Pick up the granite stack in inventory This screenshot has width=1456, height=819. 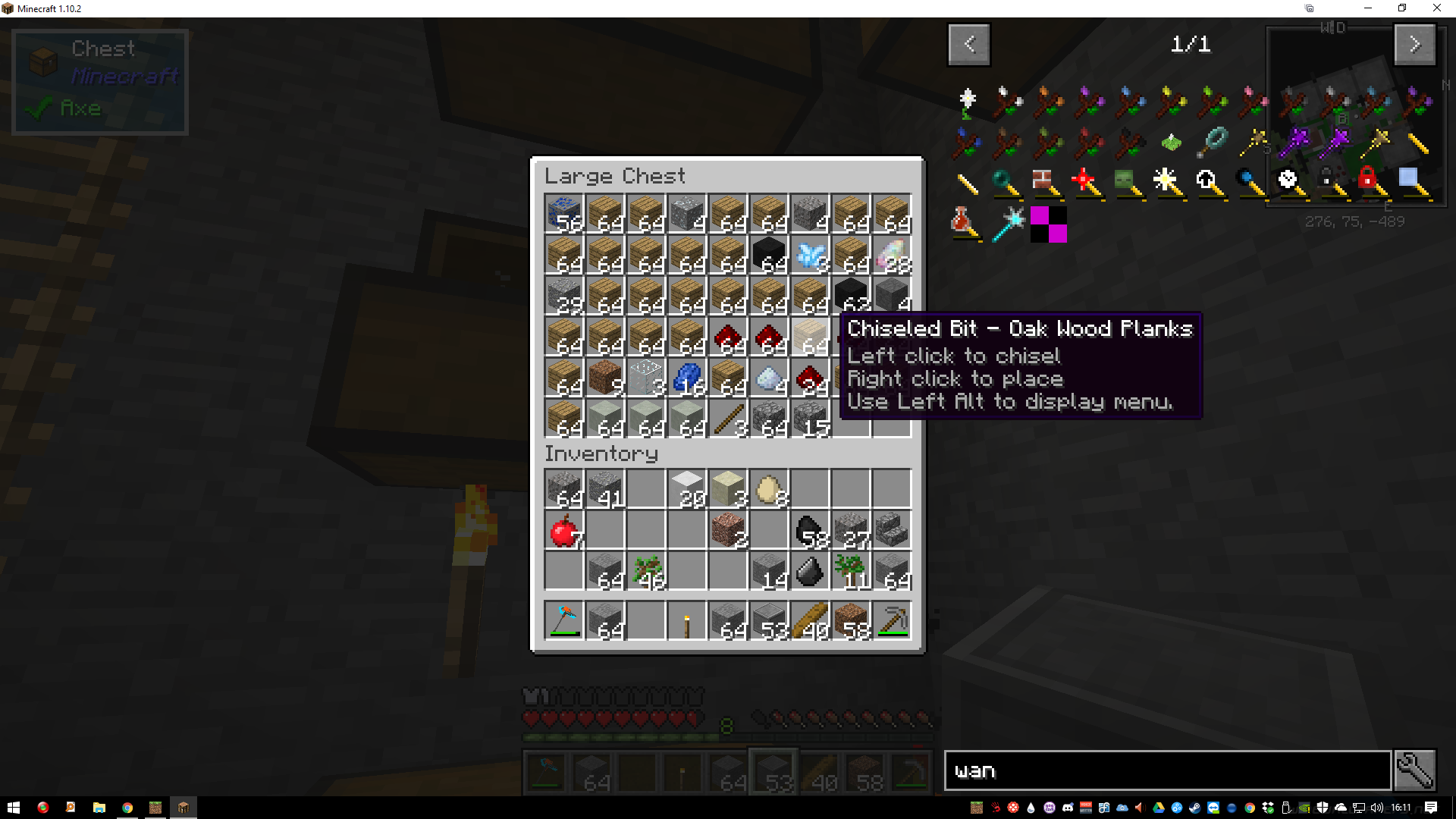pos(728,531)
